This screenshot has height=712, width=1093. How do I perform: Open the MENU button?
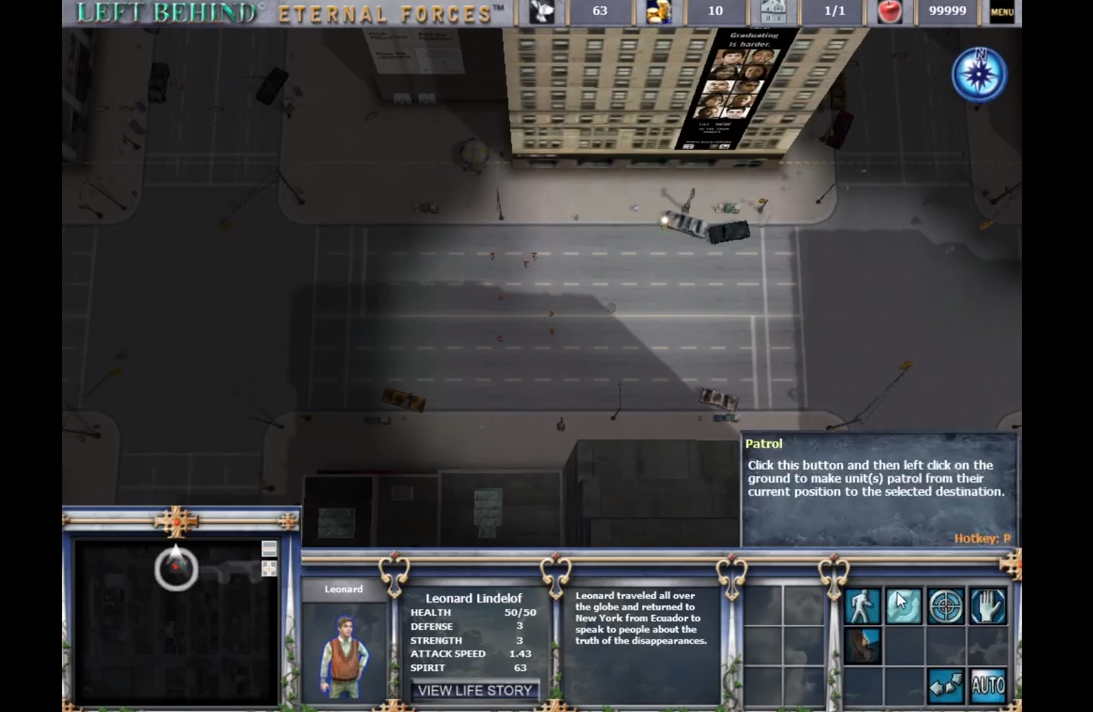1001,12
